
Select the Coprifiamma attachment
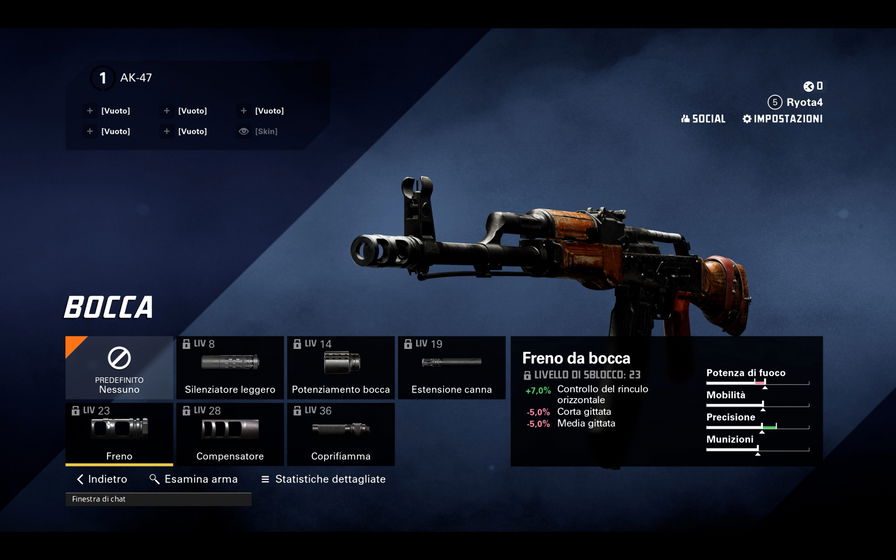coord(341,434)
